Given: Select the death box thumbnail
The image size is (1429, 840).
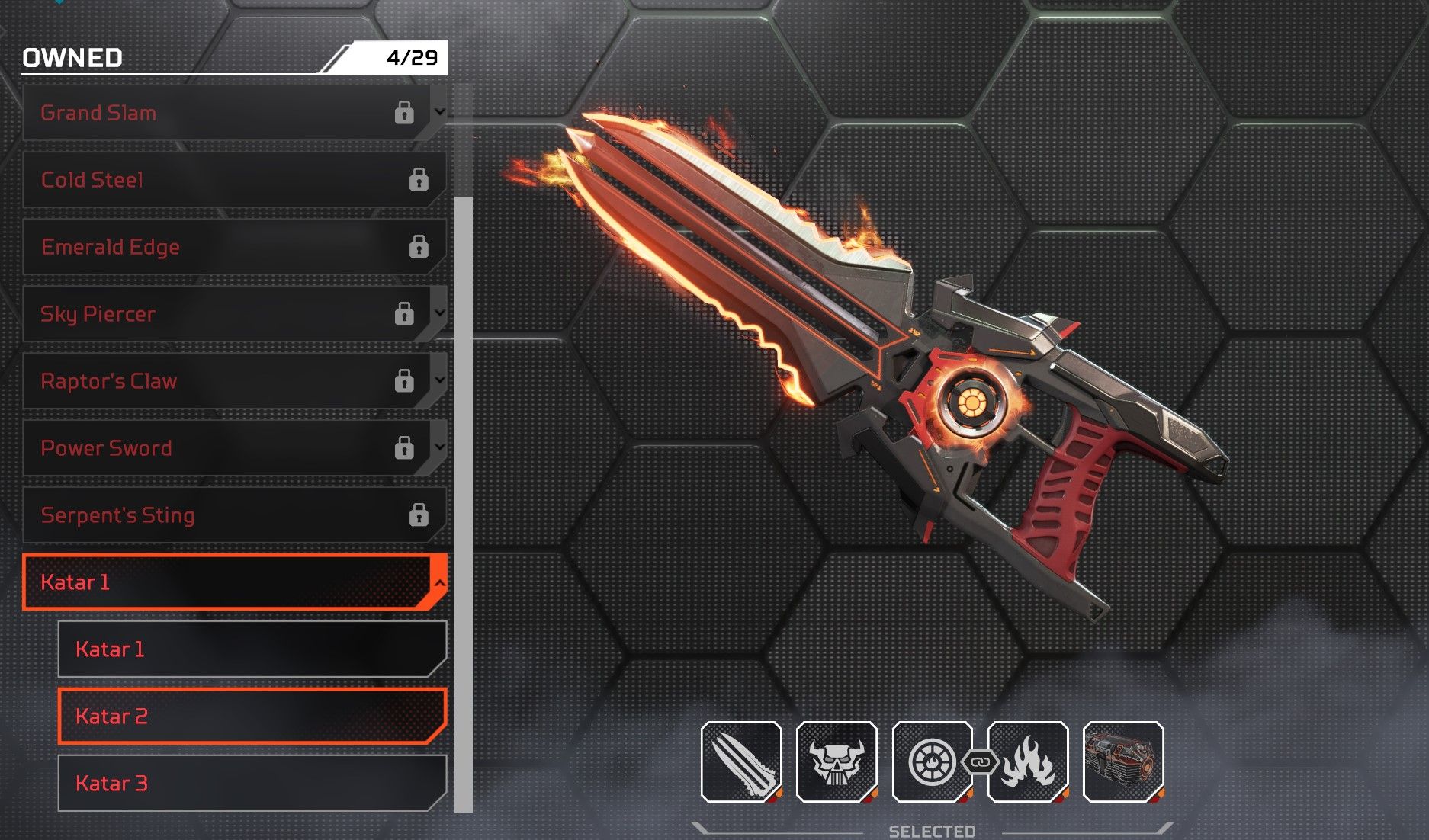Looking at the screenshot, I should pos(1123,761).
